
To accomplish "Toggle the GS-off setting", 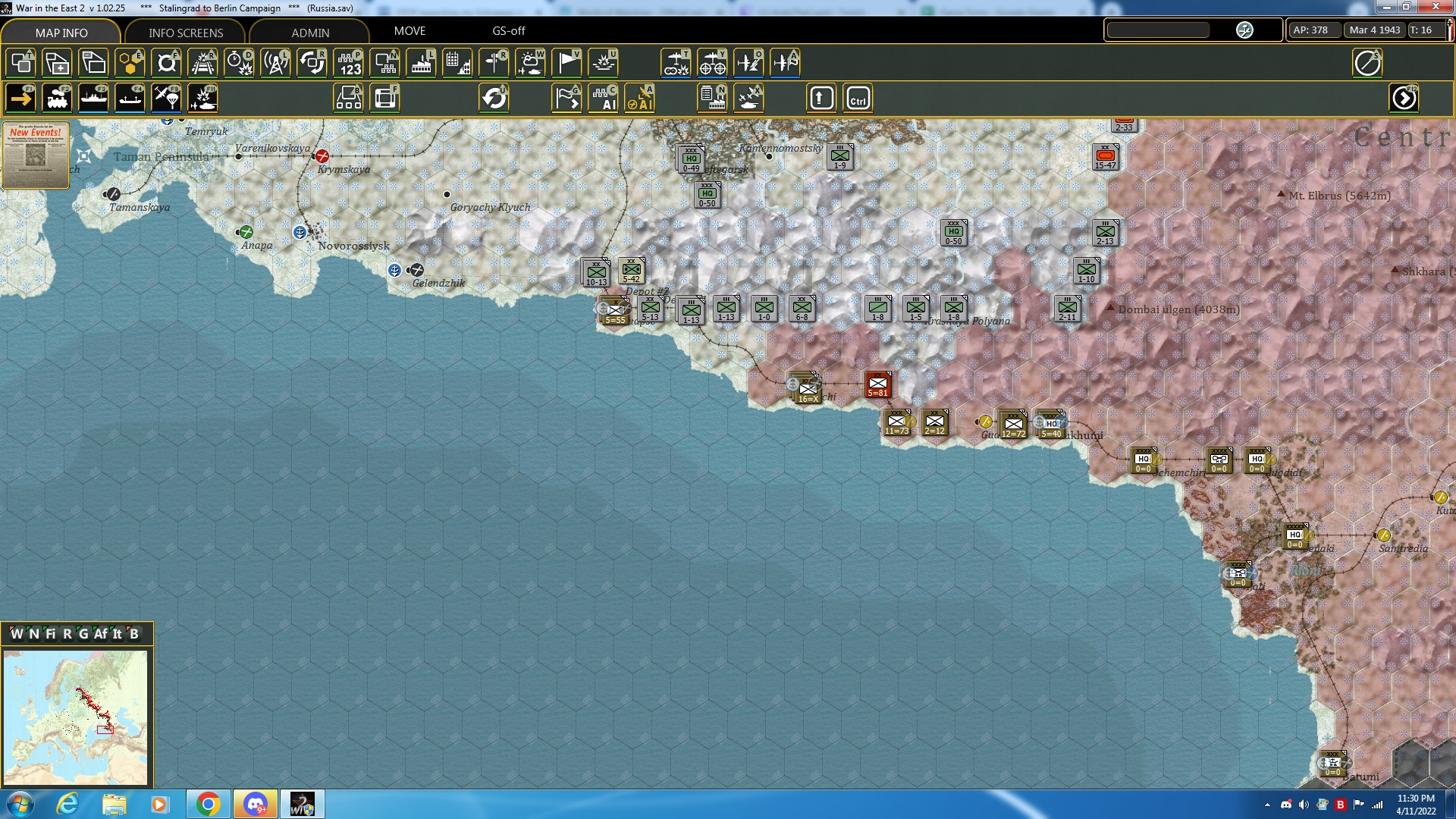I will 508,31.
